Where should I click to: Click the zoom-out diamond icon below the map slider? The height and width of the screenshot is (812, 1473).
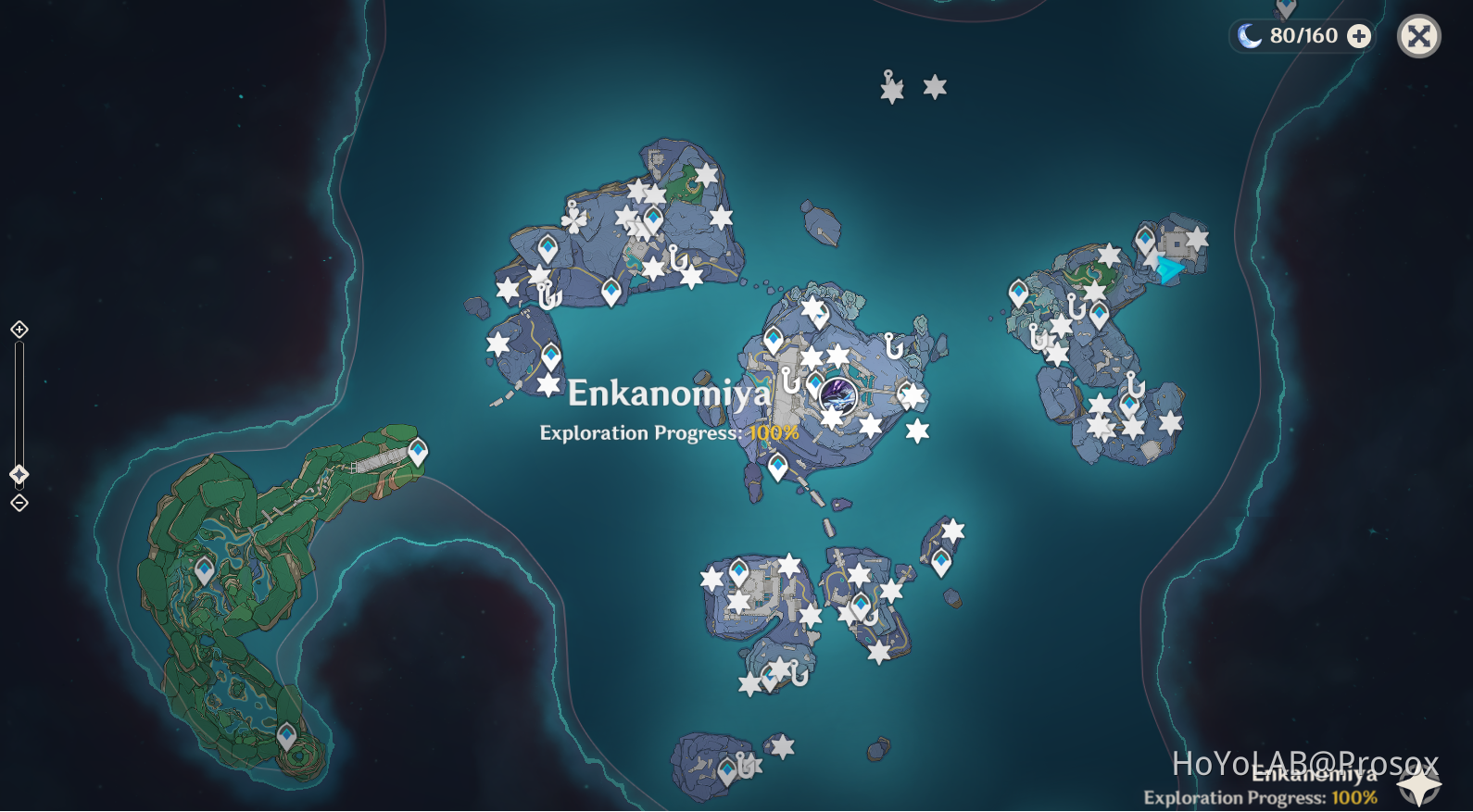coord(18,501)
